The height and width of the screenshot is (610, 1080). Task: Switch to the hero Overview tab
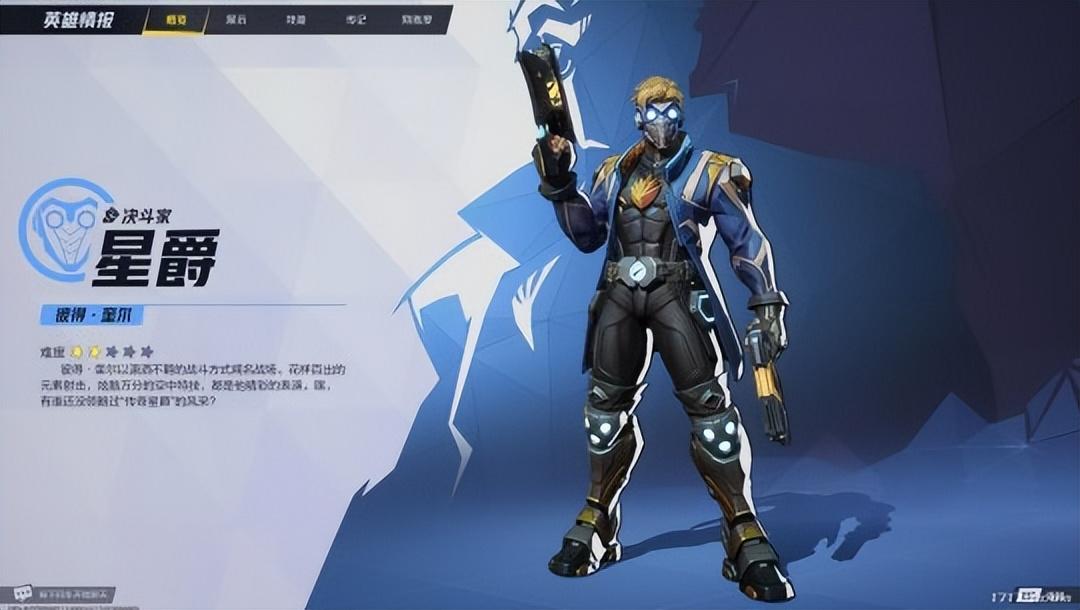point(176,20)
